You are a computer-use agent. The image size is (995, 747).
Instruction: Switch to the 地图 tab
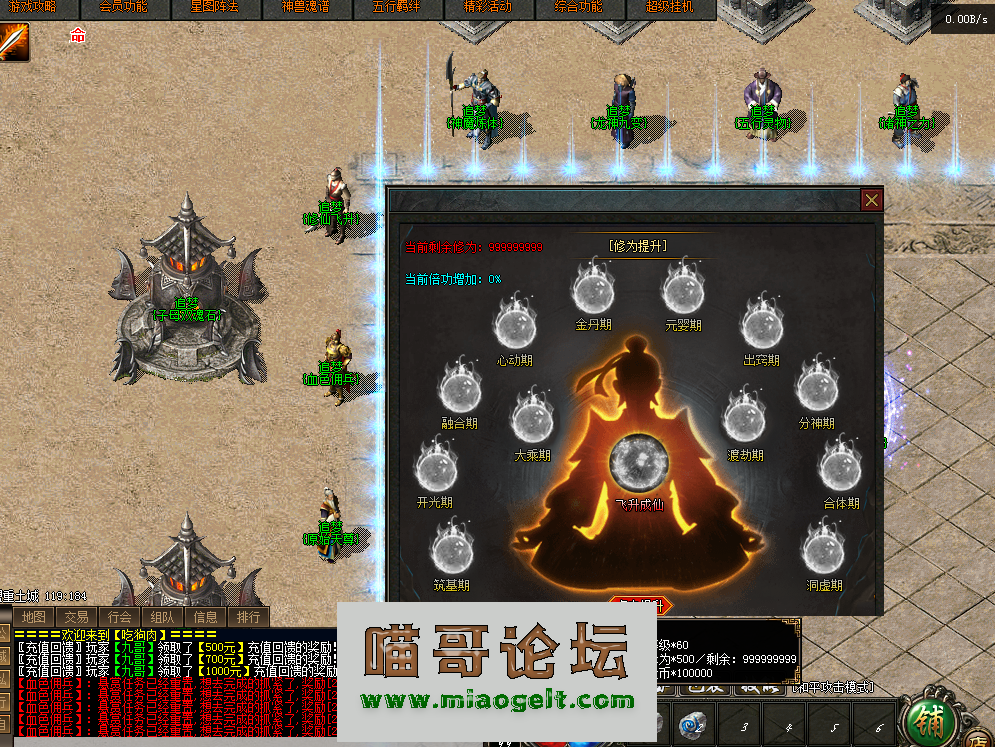[x=35, y=617]
